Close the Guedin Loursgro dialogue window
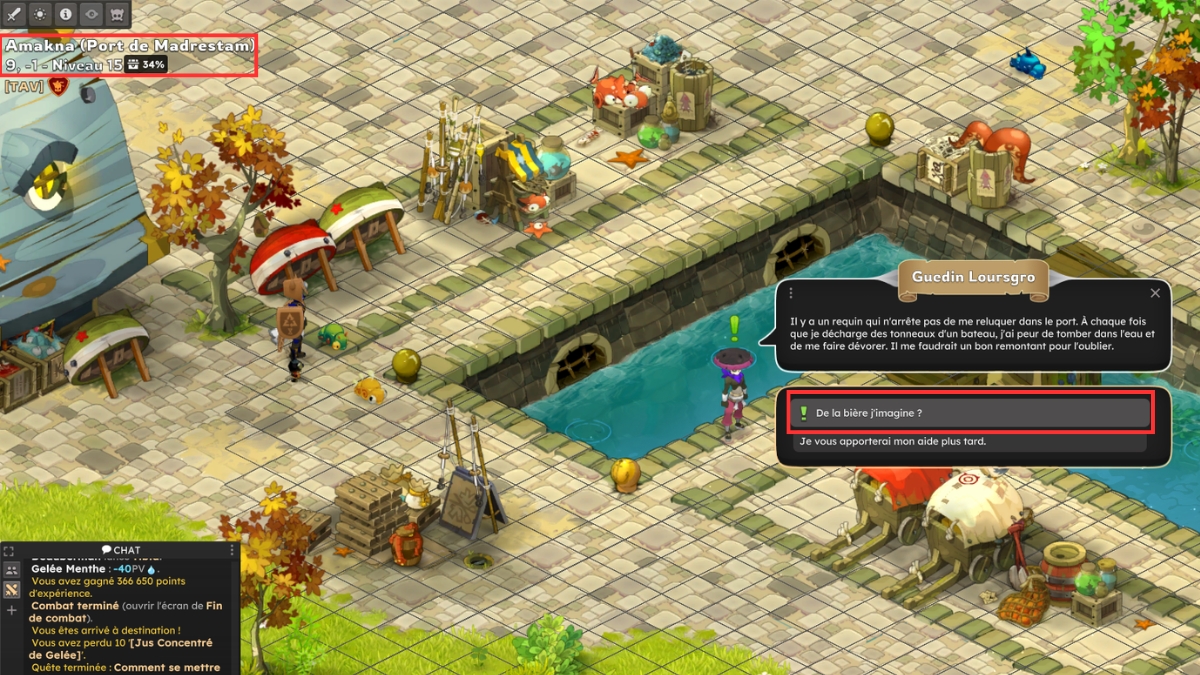 click(1155, 293)
